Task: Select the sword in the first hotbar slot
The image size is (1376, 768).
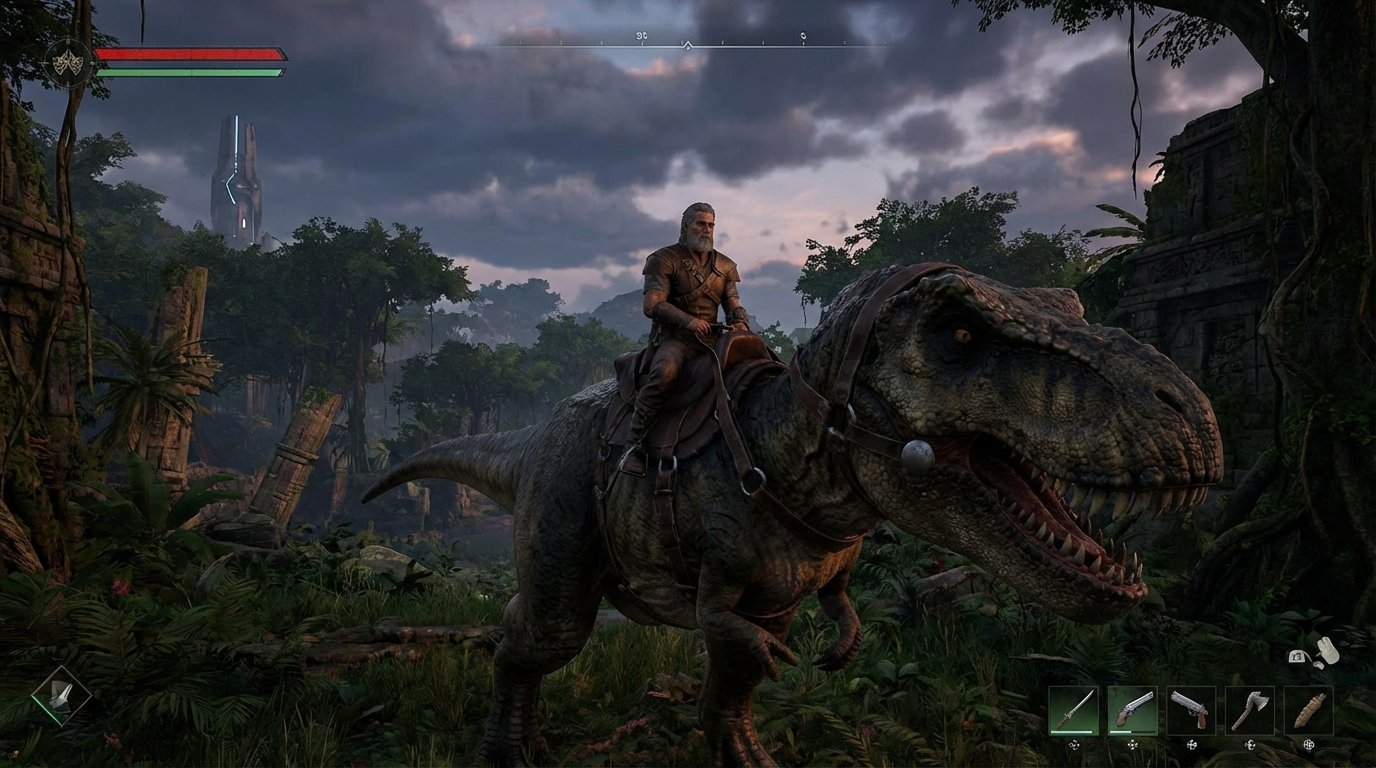Action: 1074,710
